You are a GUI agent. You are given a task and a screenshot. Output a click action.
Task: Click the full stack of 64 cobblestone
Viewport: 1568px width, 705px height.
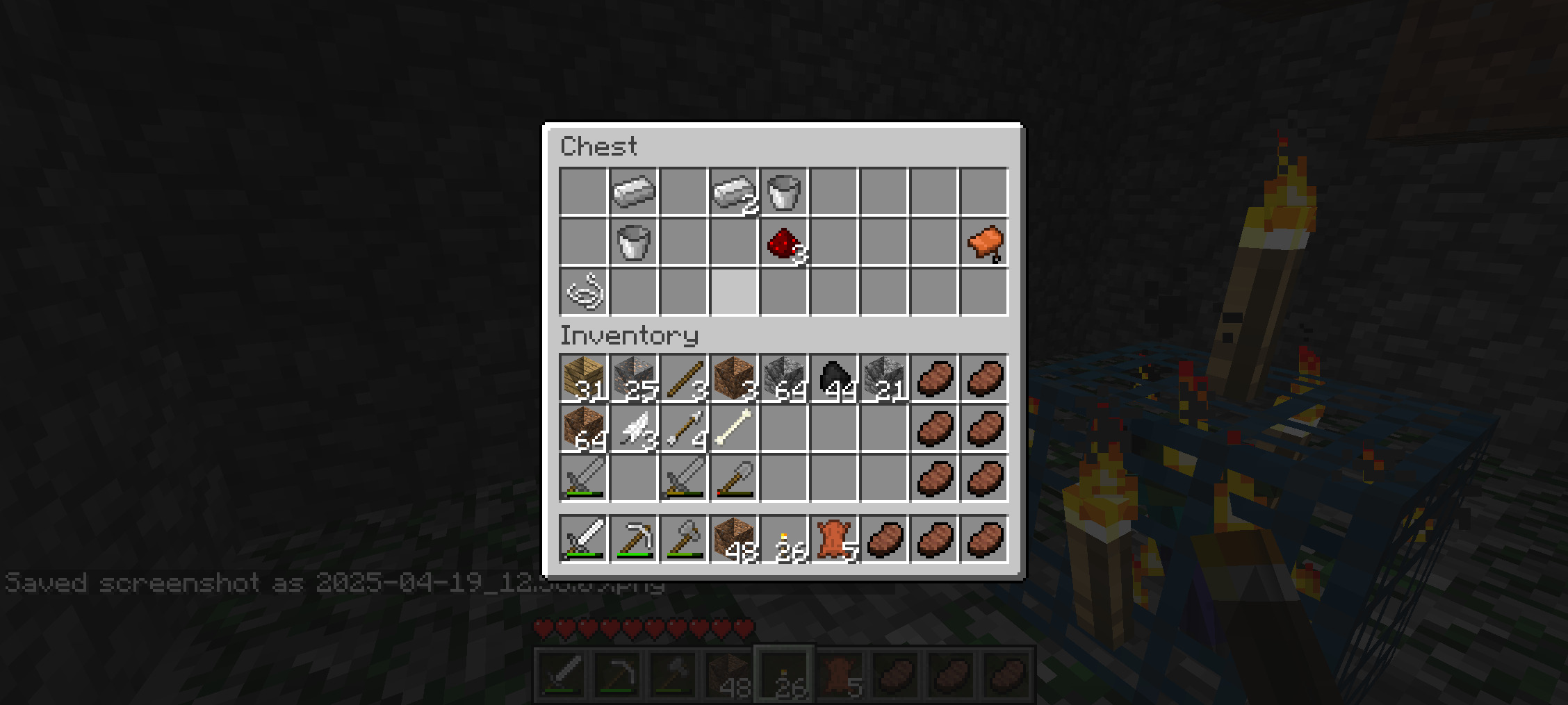tap(783, 379)
